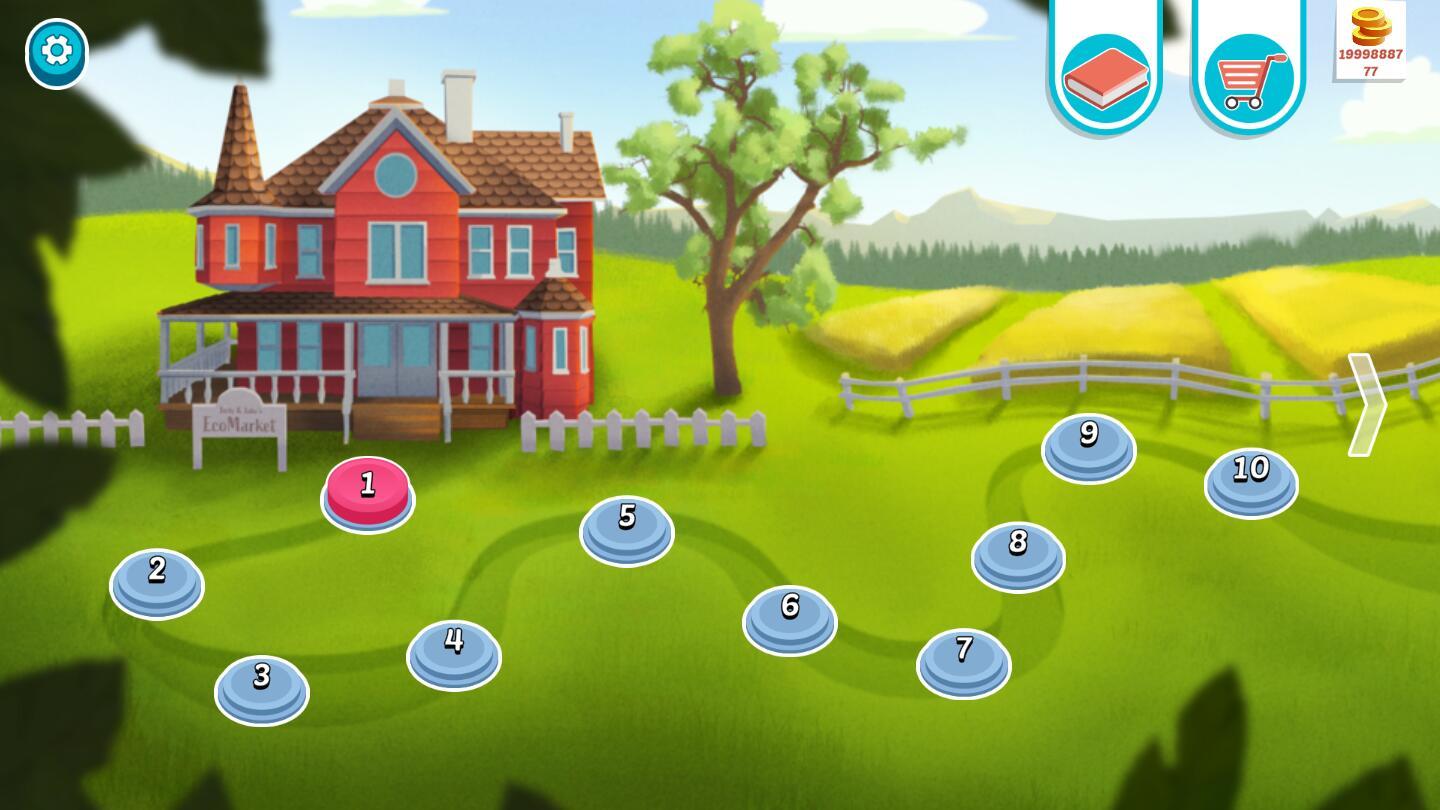1440x810 pixels.
Task: Choose level 2 on the path
Action: click(157, 582)
